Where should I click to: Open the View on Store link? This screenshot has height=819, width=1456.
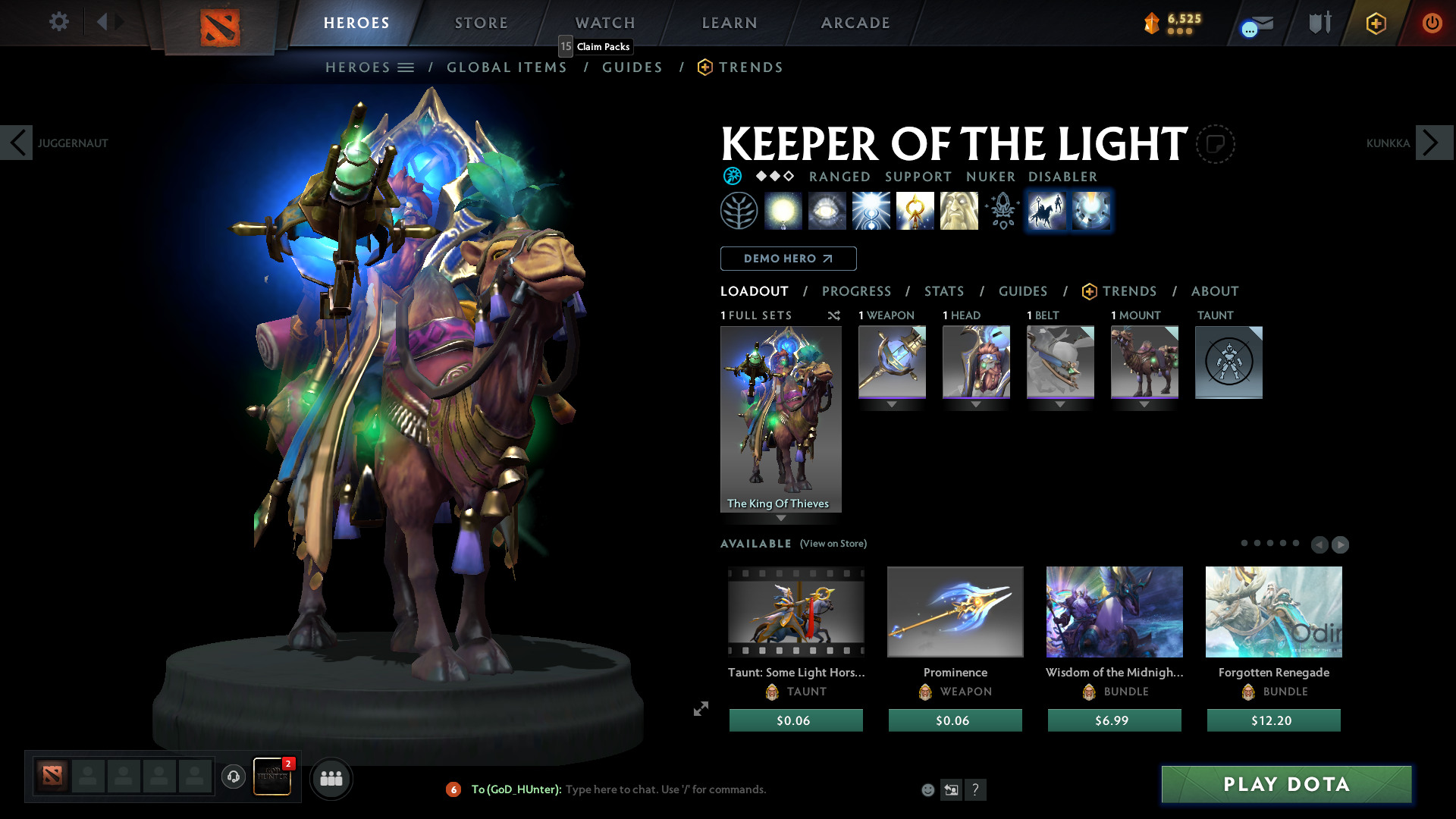click(x=833, y=544)
